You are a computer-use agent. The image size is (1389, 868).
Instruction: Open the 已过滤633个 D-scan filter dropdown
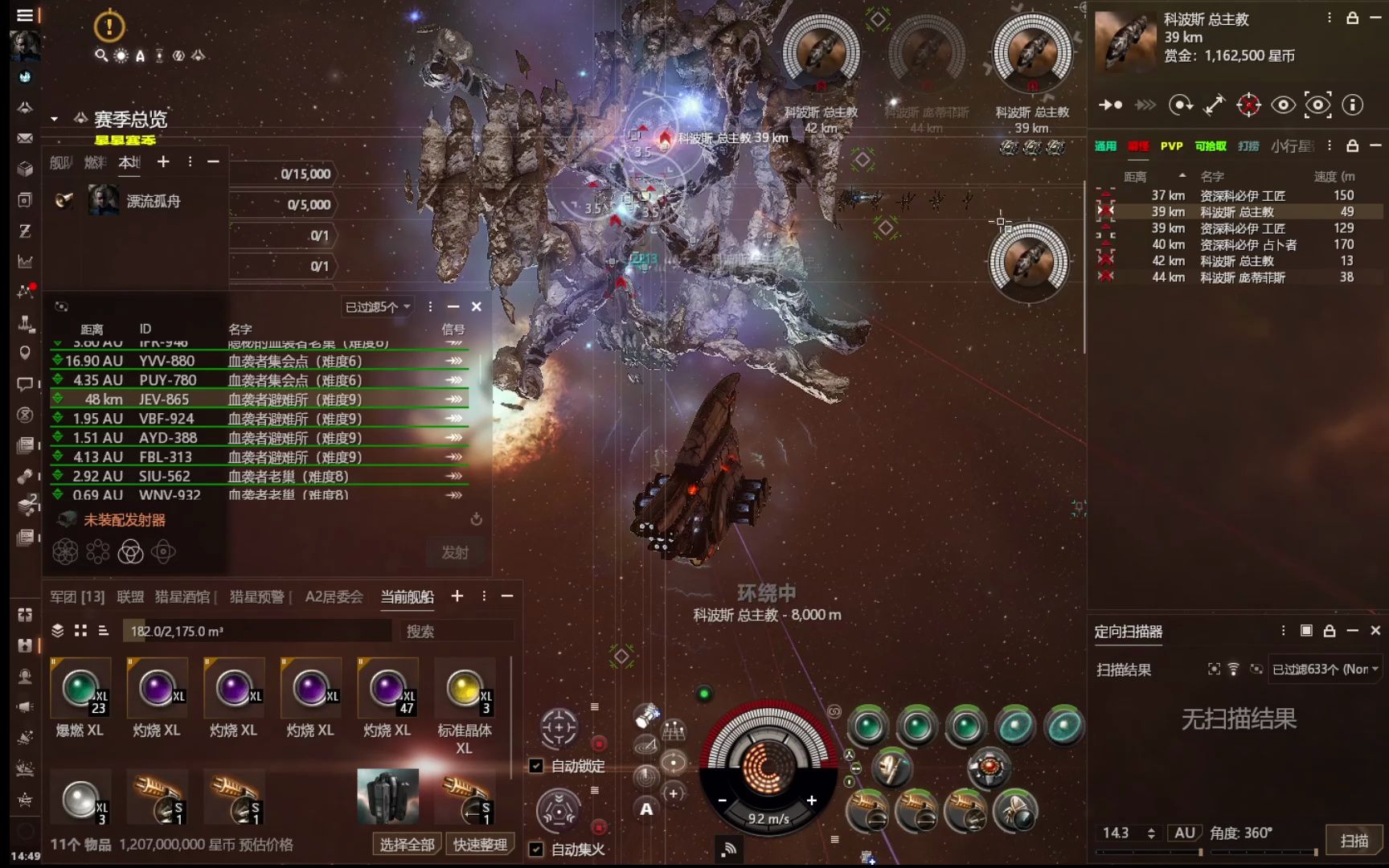pos(1322,669)
